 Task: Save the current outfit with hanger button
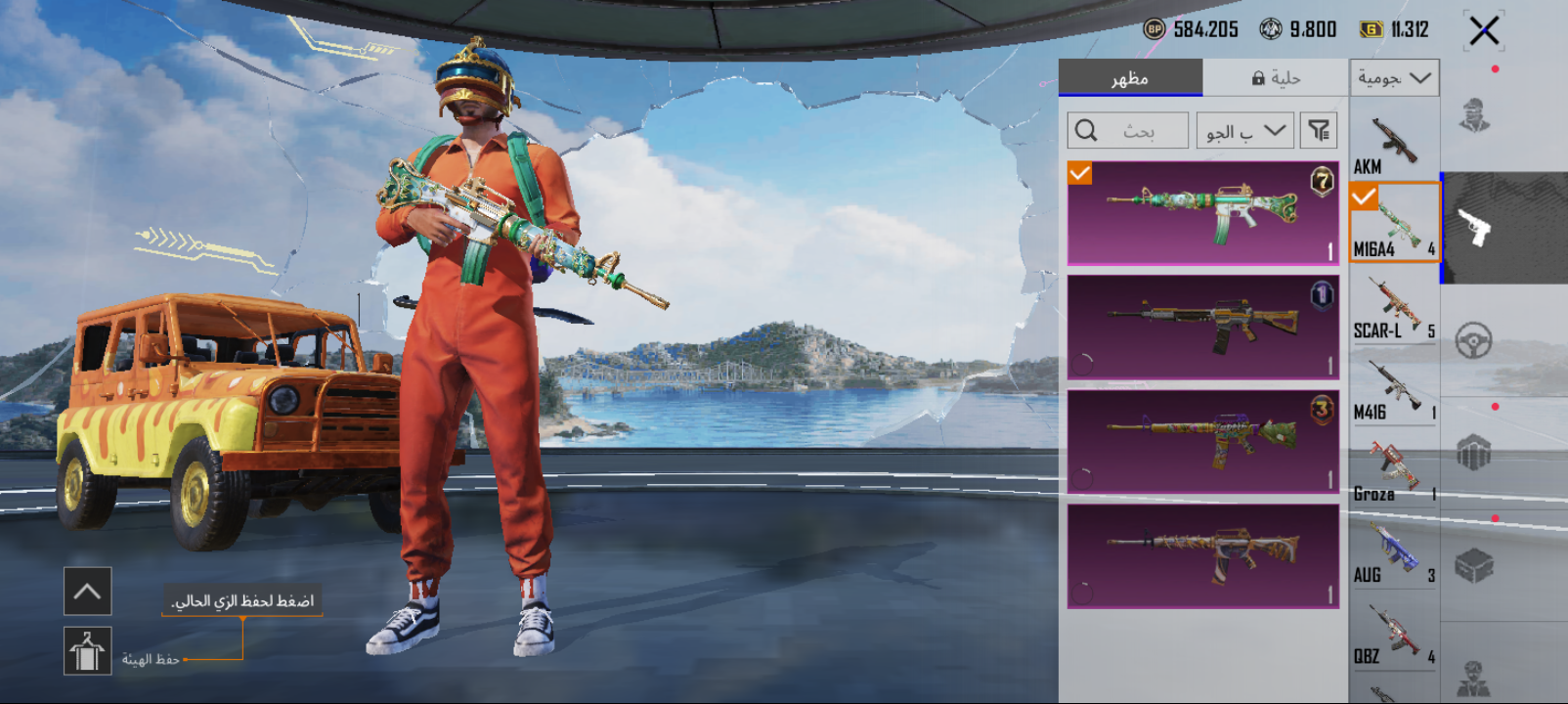pos(88,651)
